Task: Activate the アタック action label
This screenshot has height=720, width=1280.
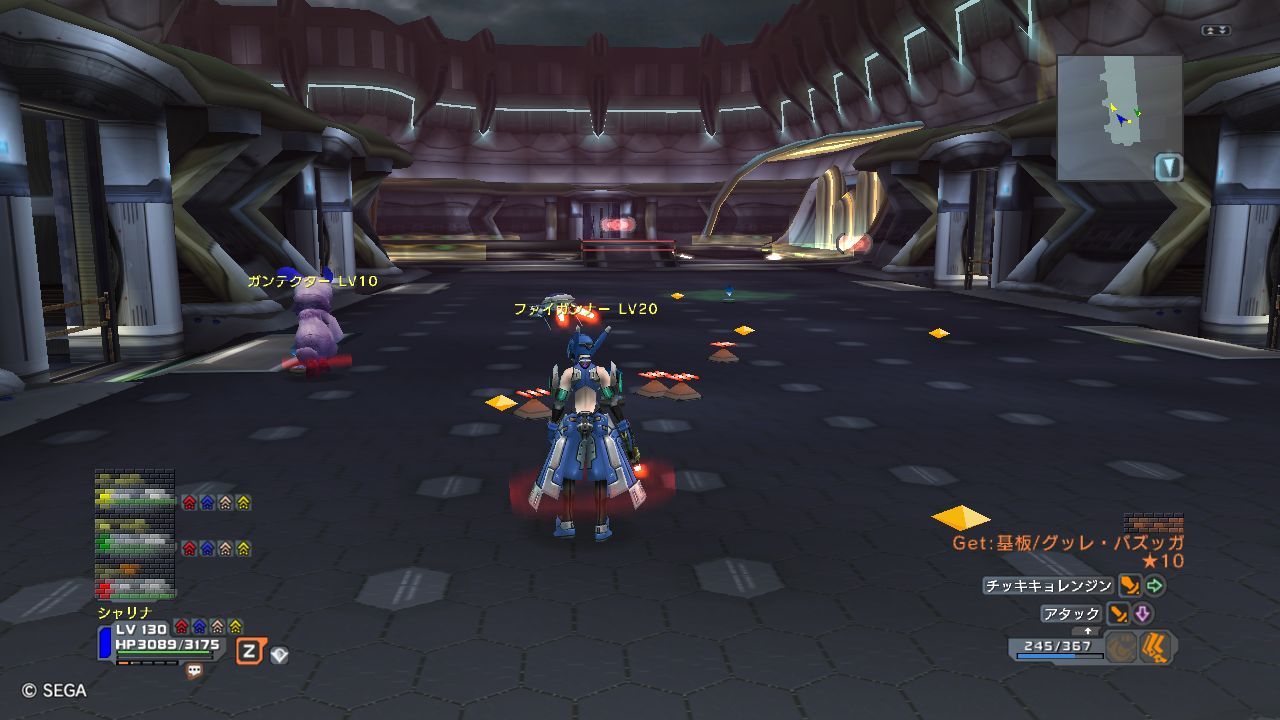Action: [1071, 614]
